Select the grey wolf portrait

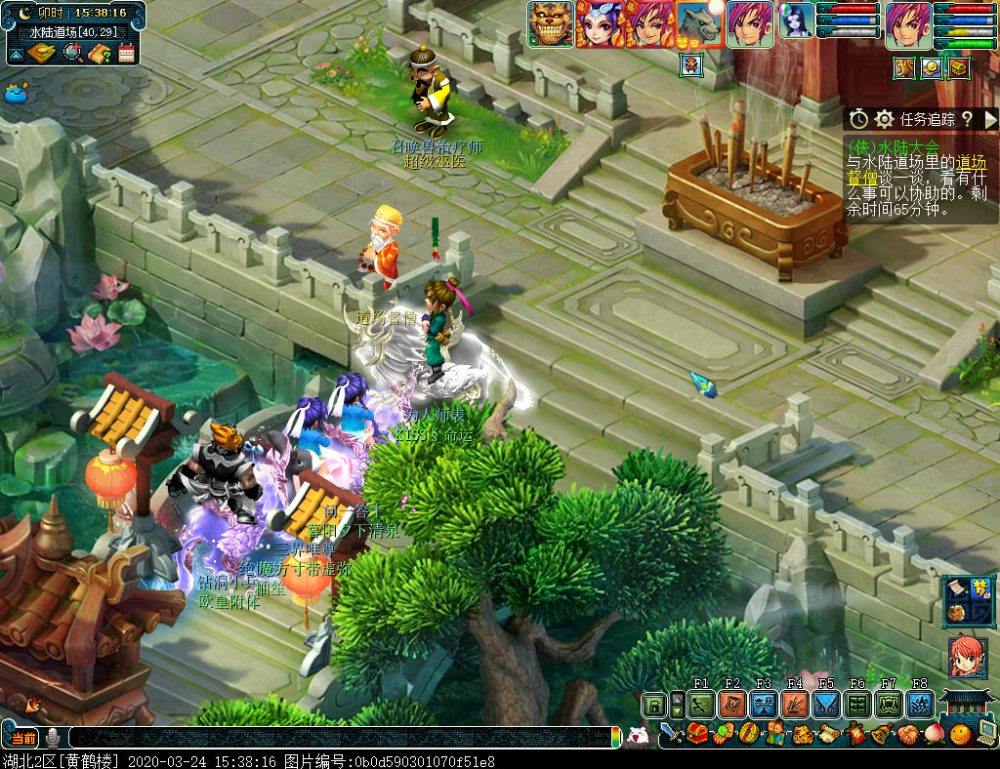[x=698, y=24]
